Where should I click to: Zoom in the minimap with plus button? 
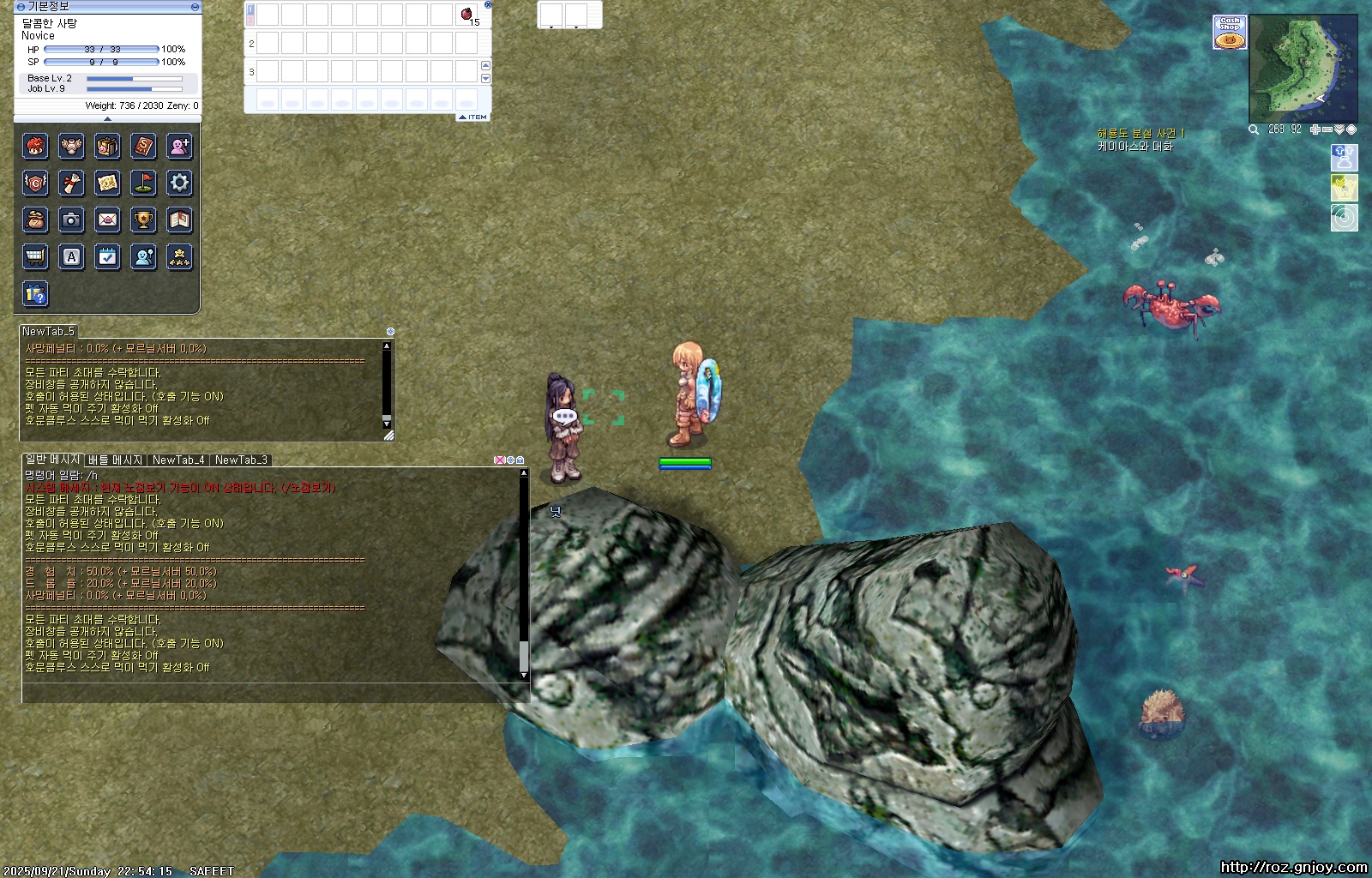[x=1315, y=129]
